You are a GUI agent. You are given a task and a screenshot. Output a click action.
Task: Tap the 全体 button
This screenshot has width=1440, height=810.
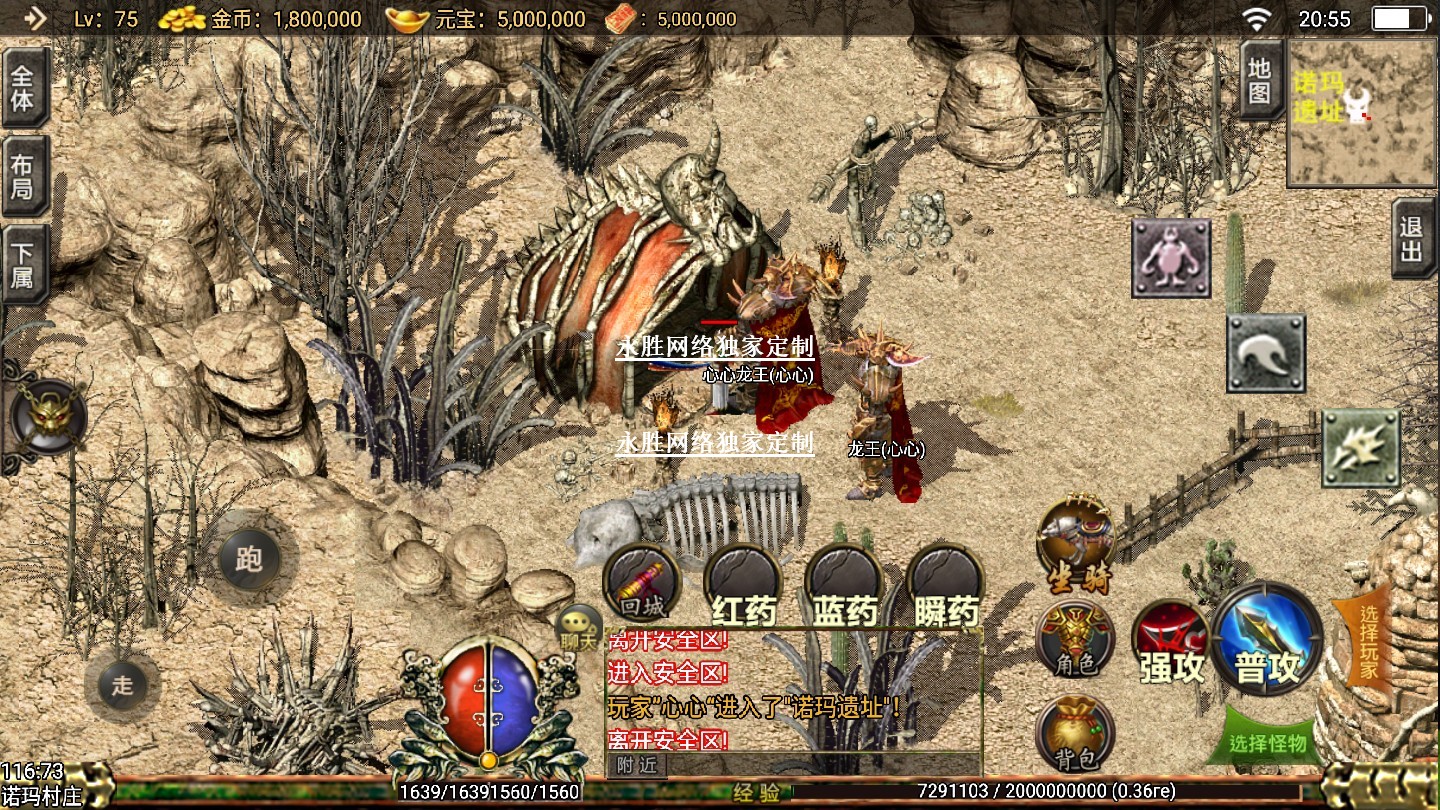24,88
